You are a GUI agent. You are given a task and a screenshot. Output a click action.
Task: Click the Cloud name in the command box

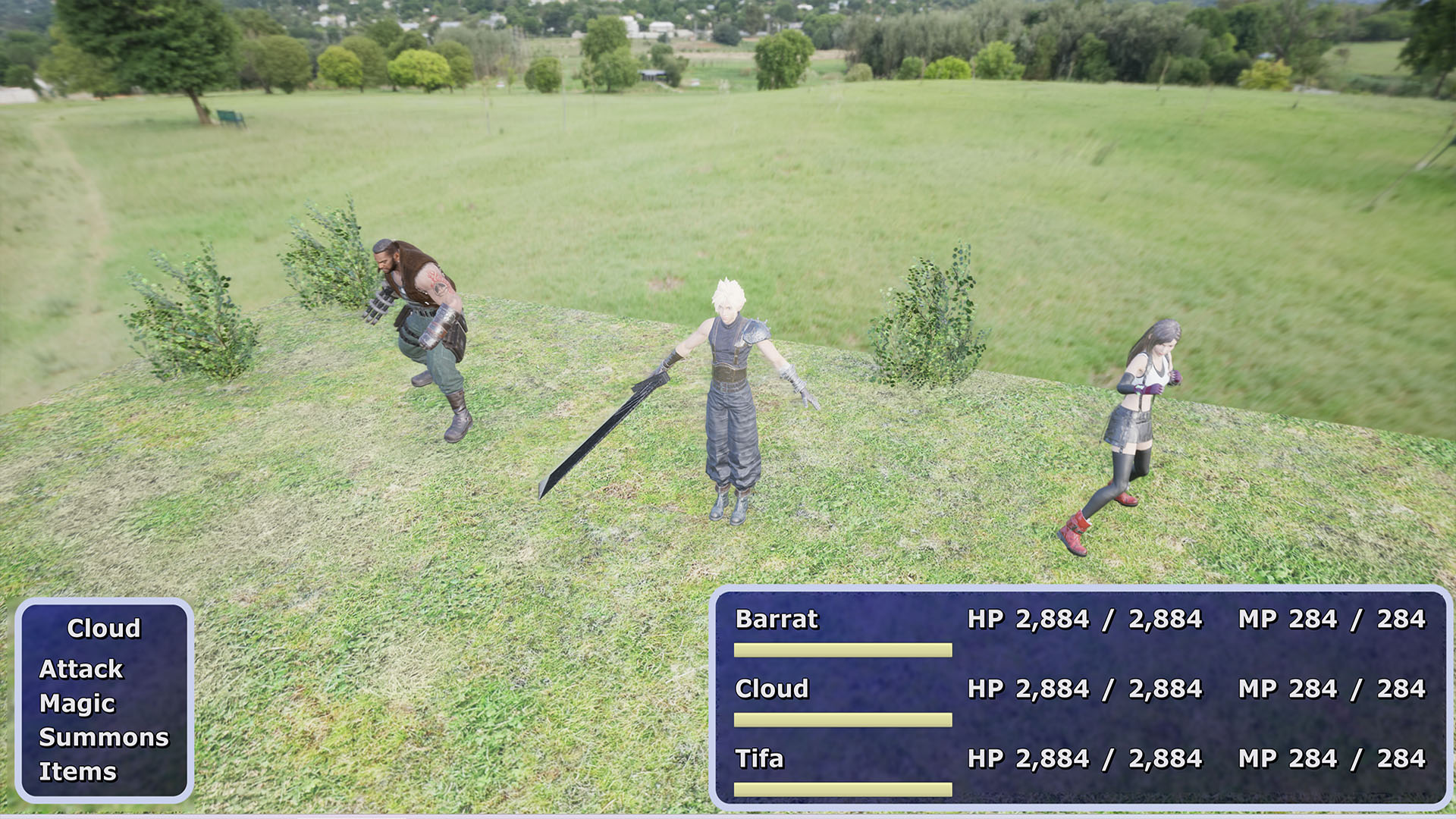pos(104,629)
